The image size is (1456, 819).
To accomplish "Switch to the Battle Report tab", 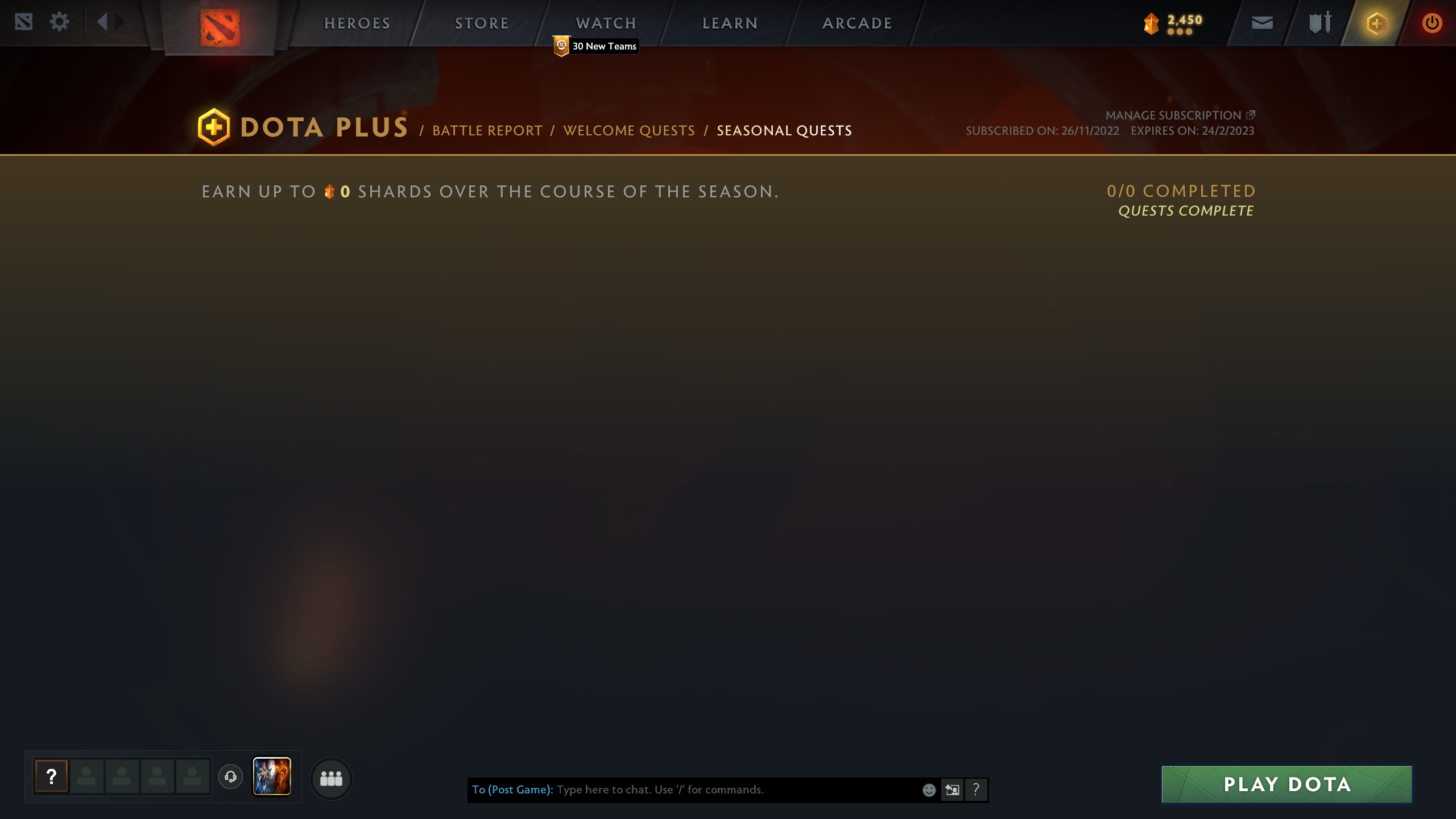I will 486,130.
